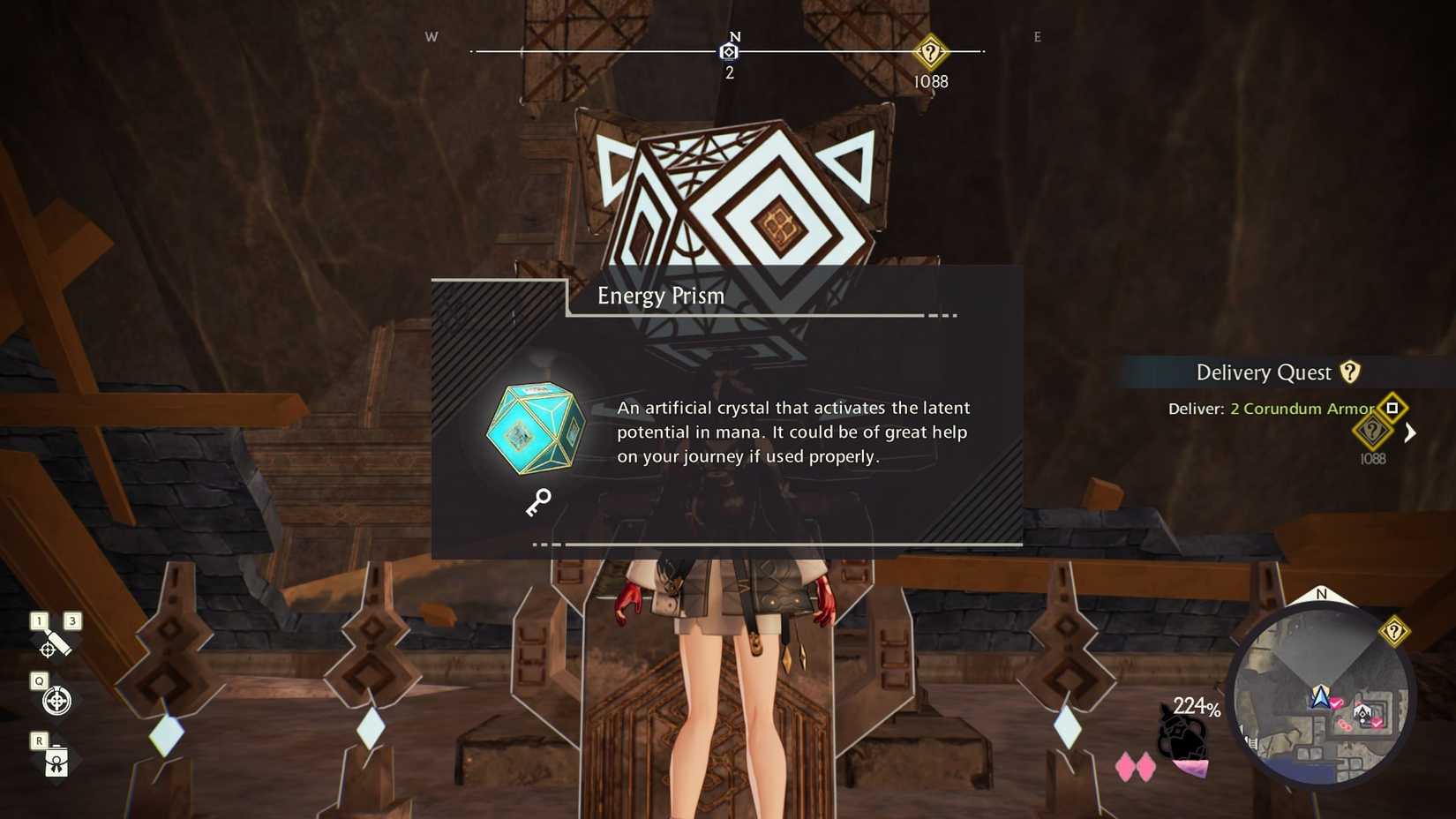Select the Delivery Quest header
This screenshot has height=819, width=1456.
(x=1264, y=372)
